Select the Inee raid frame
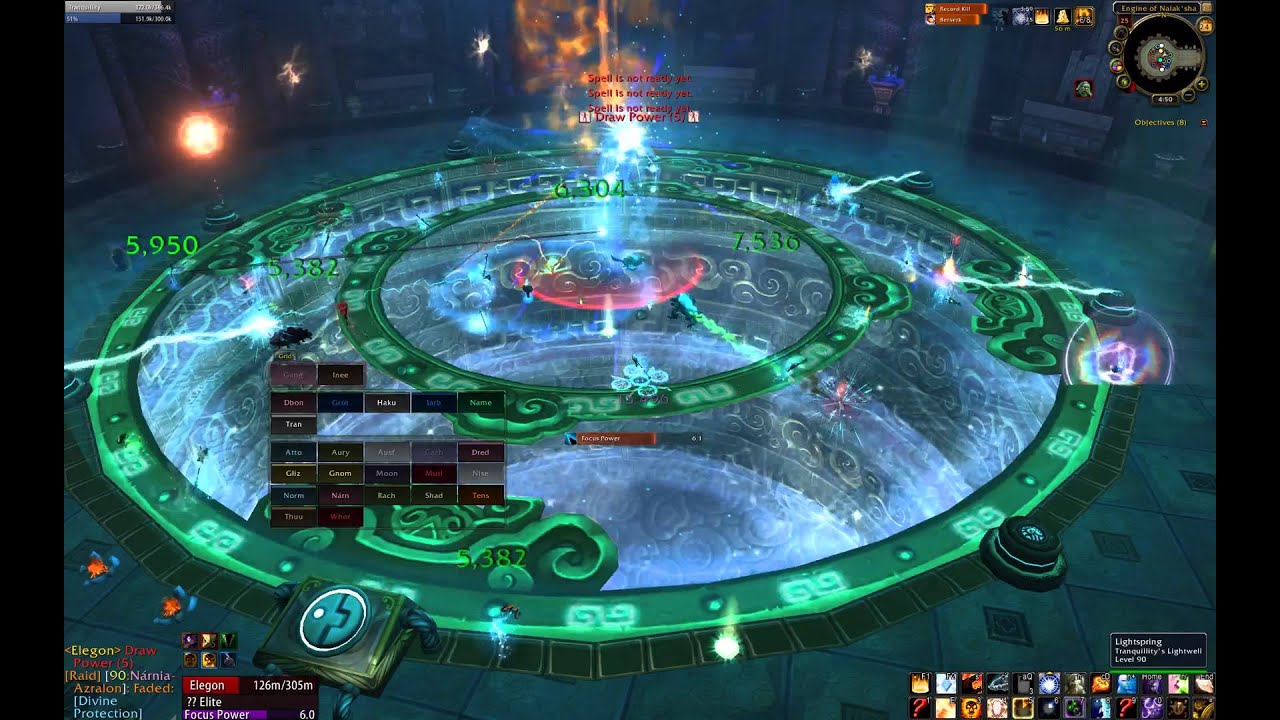This screenshot has width=1280, height=720. click(340, 375)
